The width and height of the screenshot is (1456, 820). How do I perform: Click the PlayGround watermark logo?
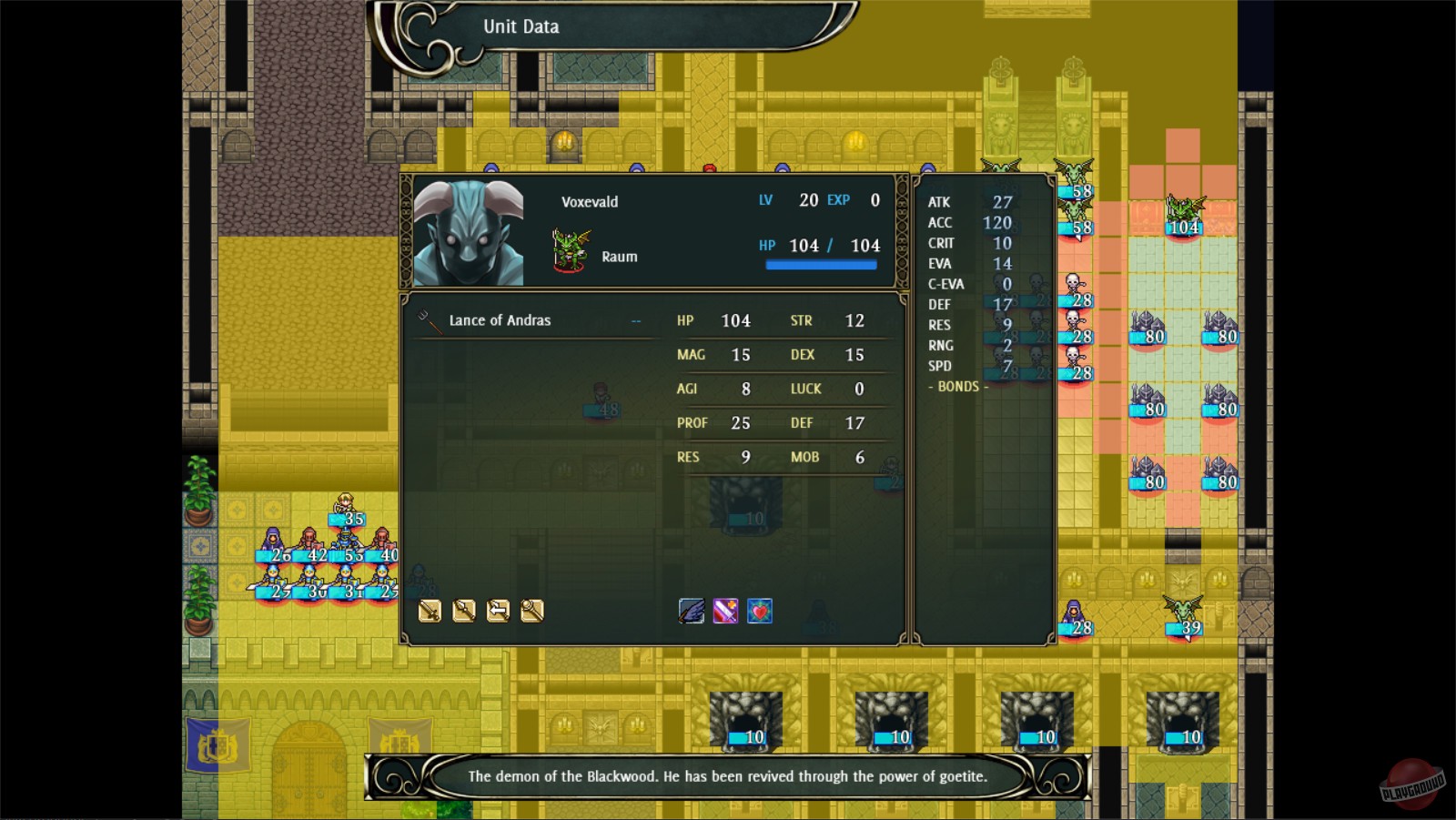point(1412,781)
